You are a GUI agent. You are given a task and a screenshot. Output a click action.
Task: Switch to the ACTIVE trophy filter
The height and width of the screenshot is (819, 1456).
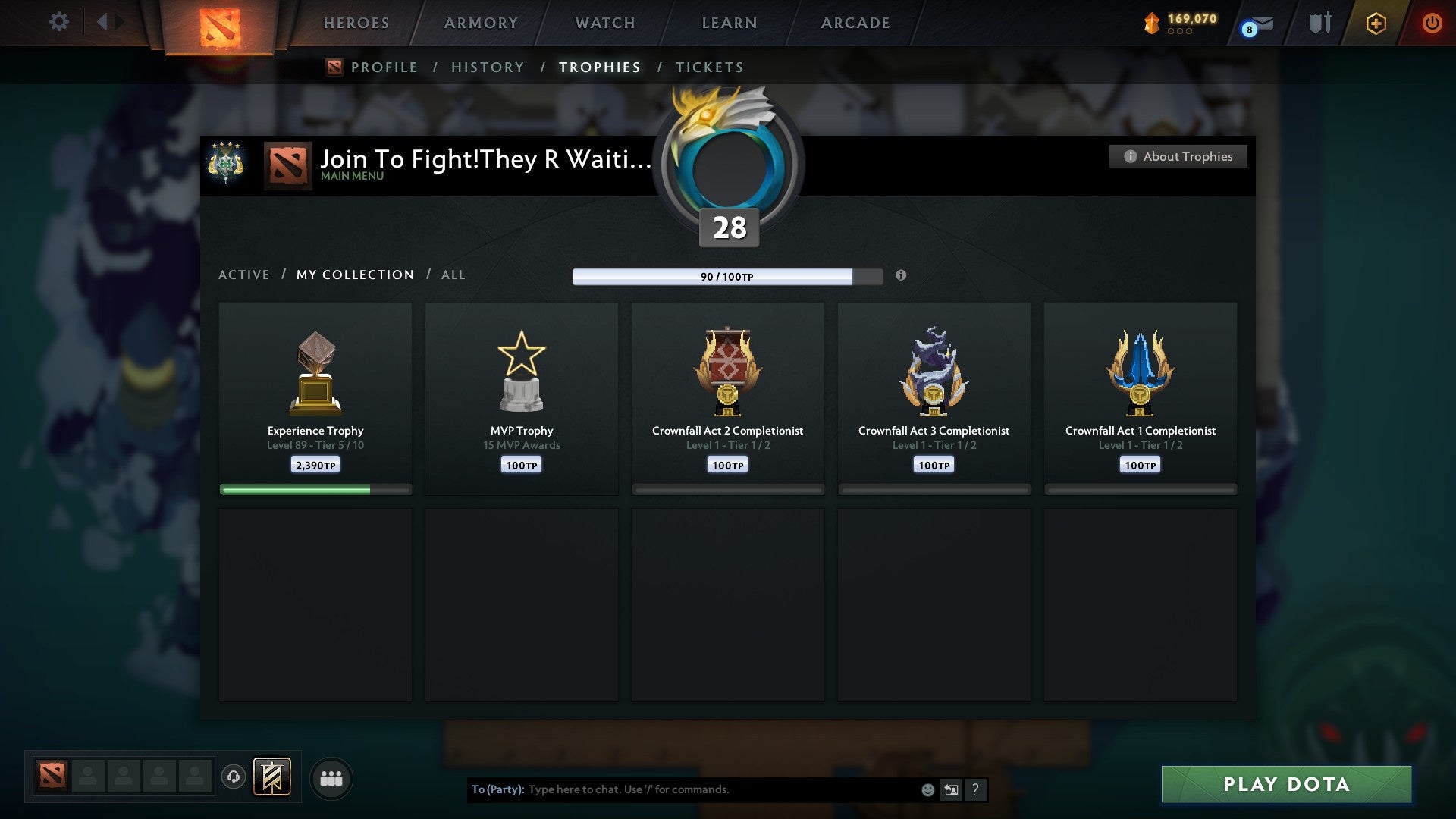pyautogui.click(x=244, y=275)
